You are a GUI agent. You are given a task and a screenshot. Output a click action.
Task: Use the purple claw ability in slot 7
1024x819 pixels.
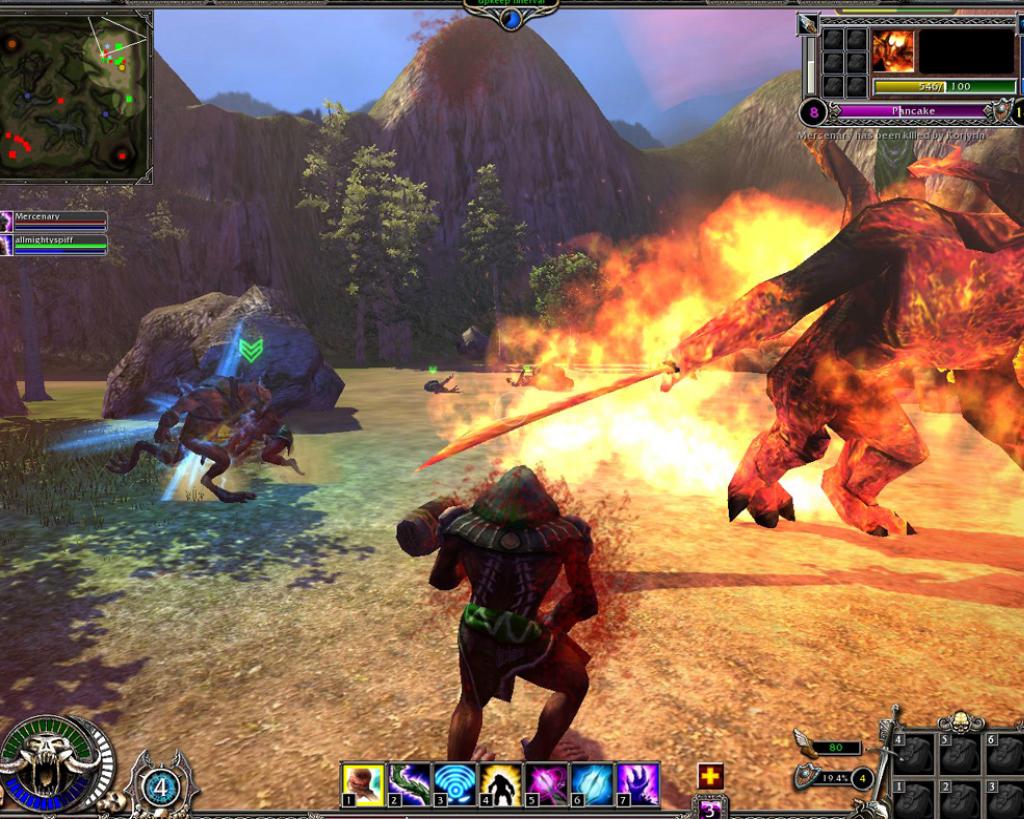click(637, 784)
